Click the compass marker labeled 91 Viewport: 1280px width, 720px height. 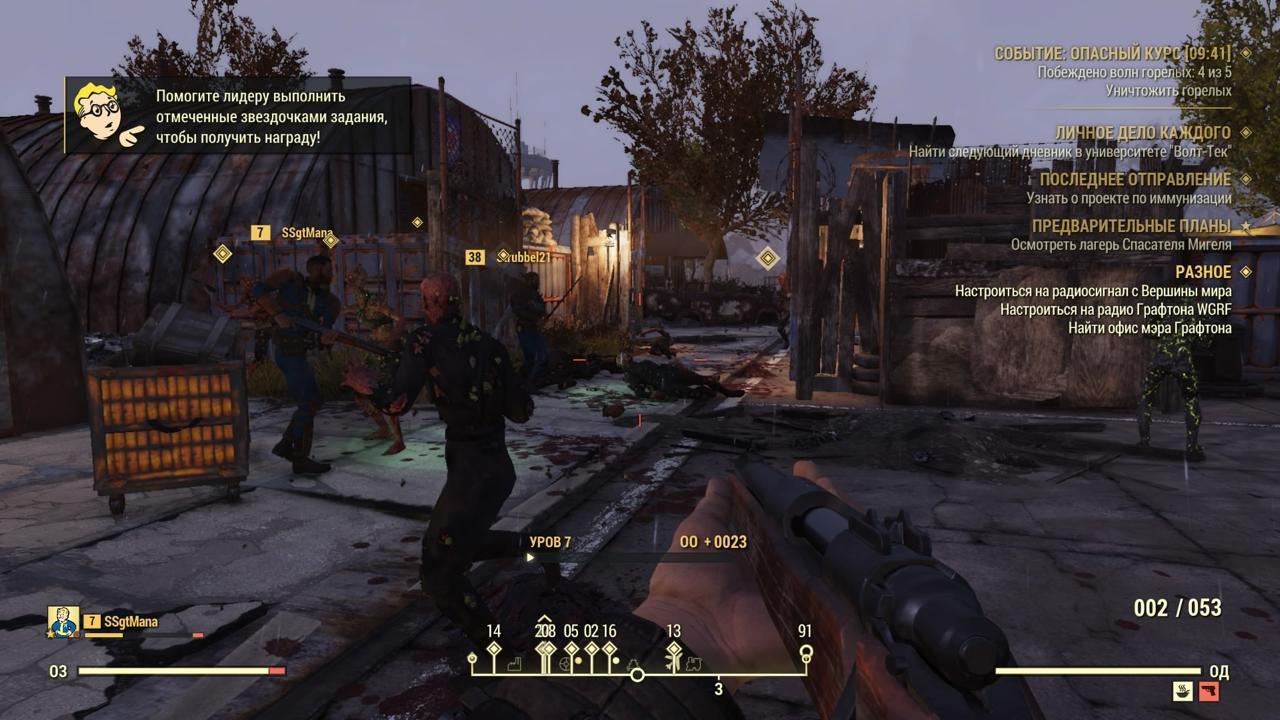(x=805, y=653)
